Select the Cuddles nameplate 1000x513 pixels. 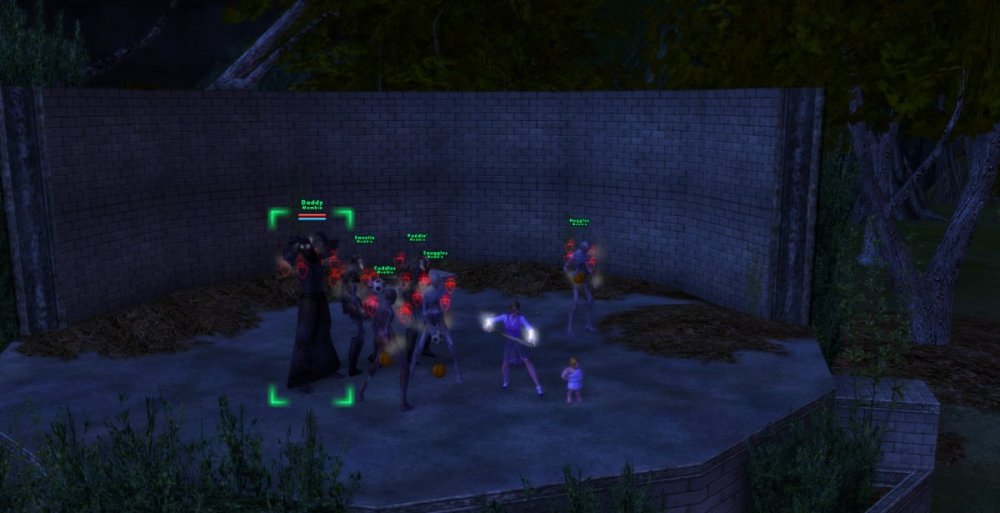385,268
